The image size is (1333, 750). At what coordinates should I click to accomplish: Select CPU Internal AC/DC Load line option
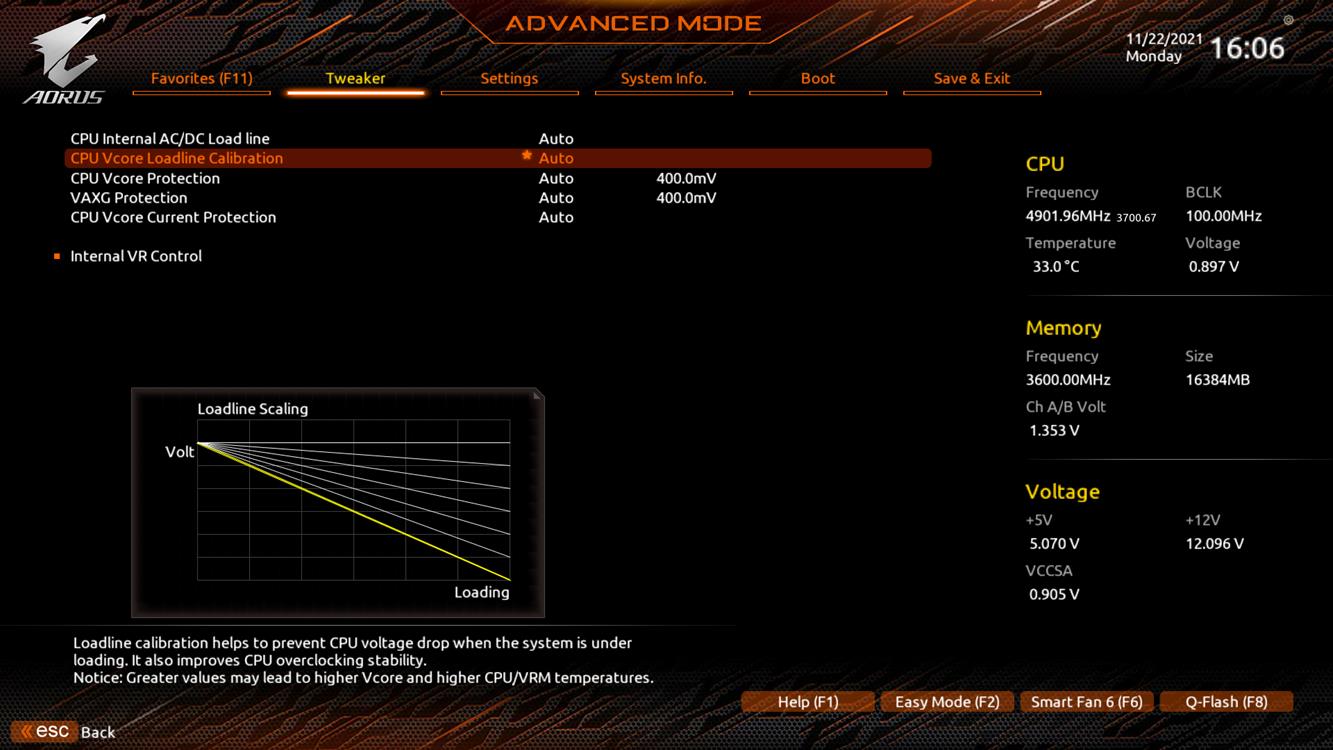coord(170,139)
